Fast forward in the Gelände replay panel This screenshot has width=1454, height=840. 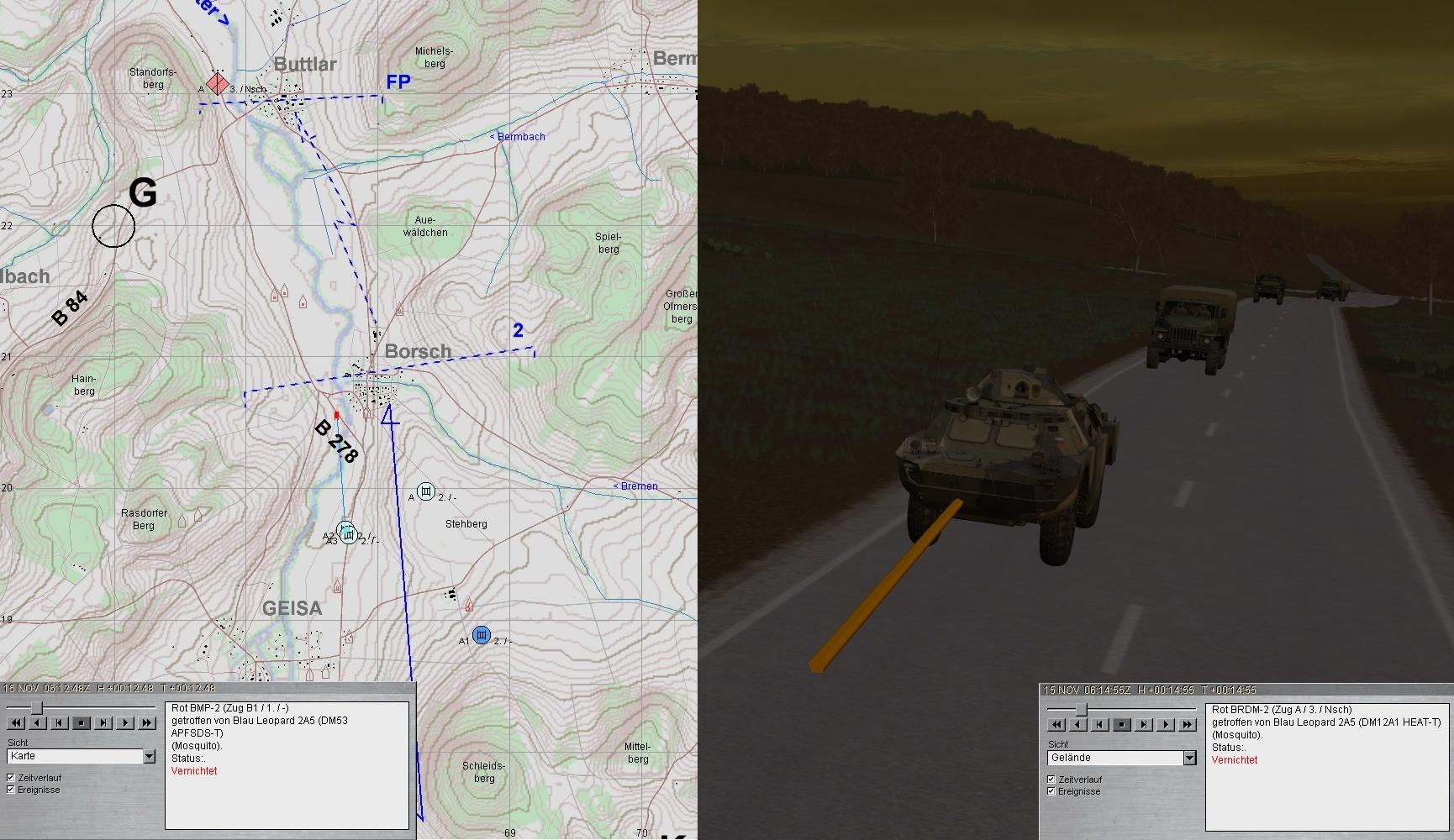pos(1188,724)
